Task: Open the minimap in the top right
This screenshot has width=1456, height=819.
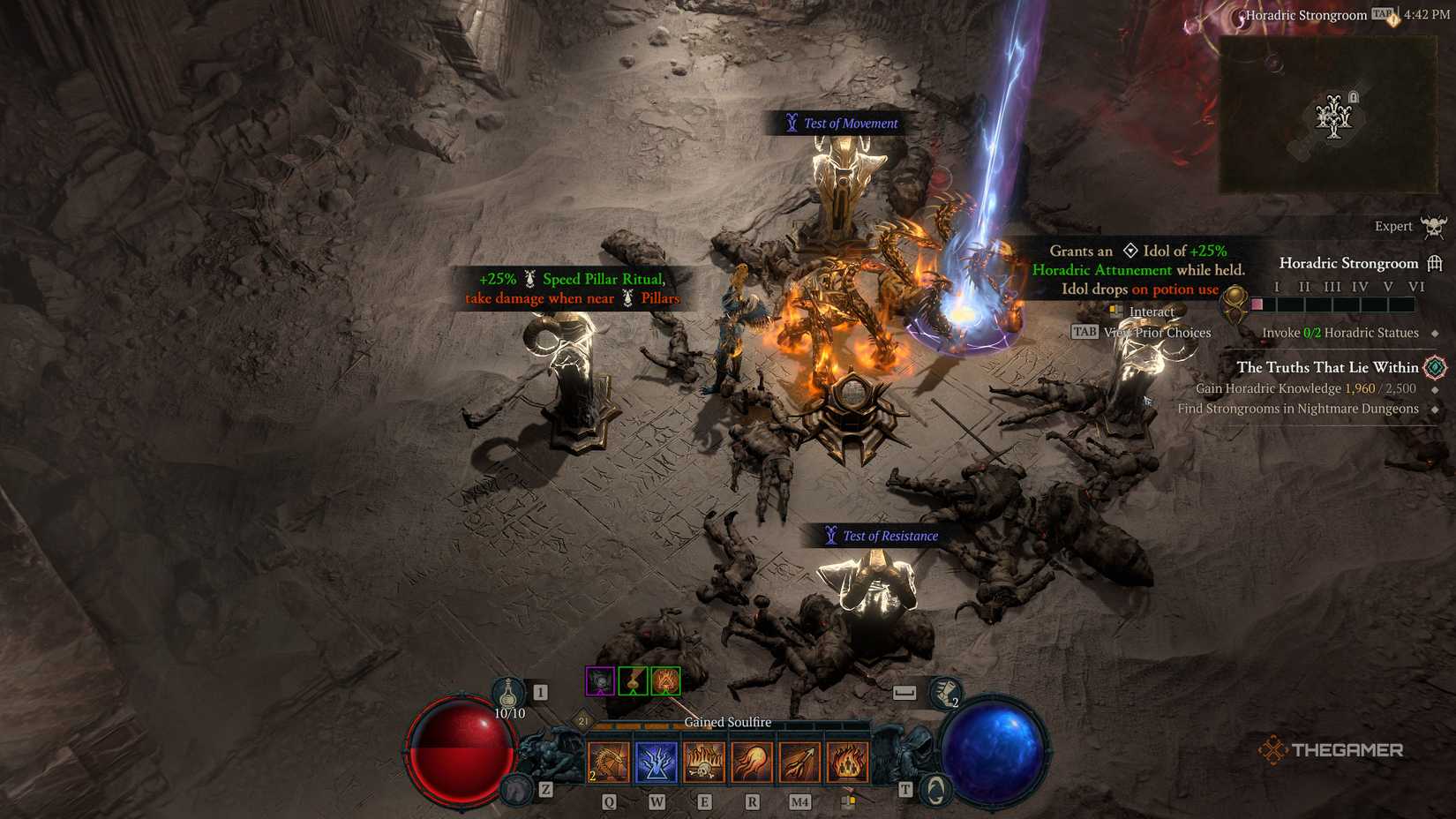Action: (x=1331, y=115)
